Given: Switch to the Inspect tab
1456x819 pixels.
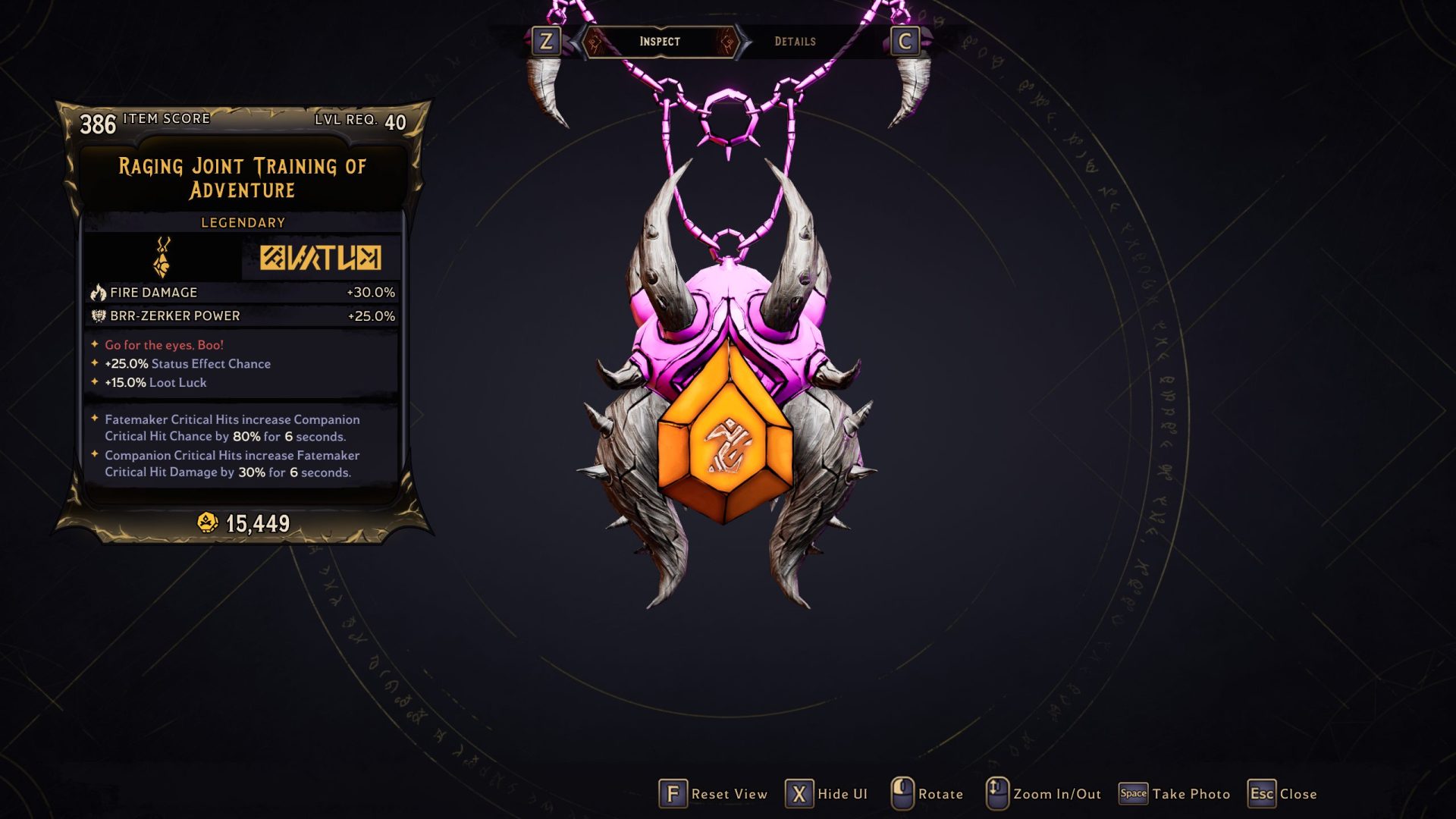Looking at the screenshot, I should (x=659, y=42).
